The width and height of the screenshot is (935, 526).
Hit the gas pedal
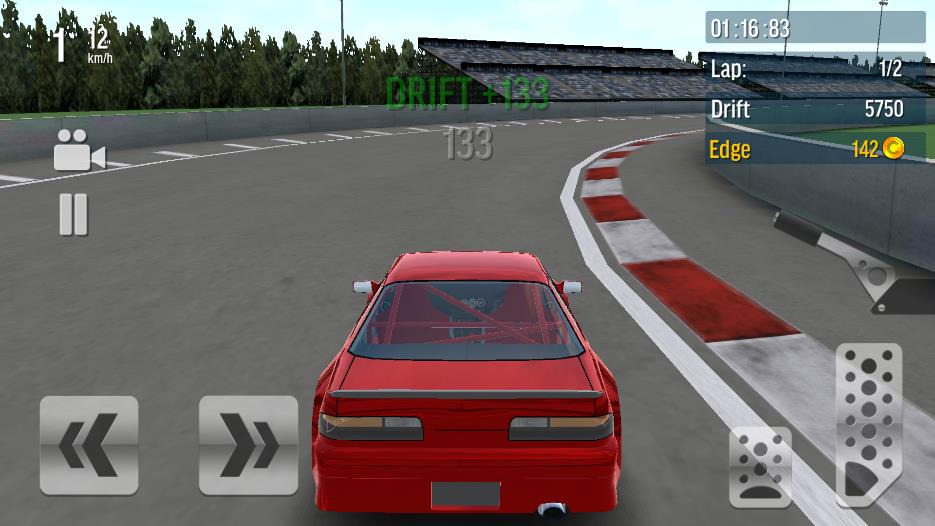pos(868,424)
